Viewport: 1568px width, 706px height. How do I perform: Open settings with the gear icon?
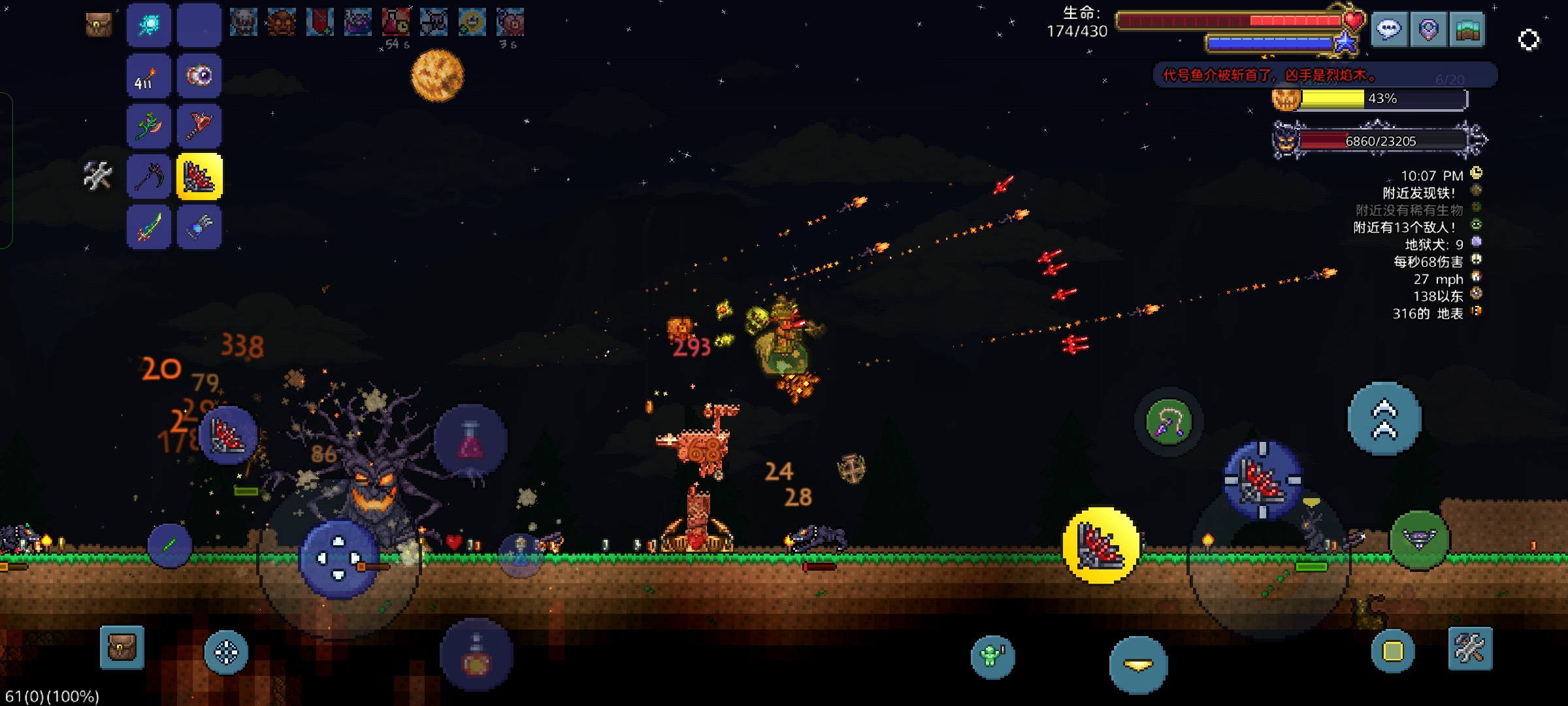pos(1529,40)
